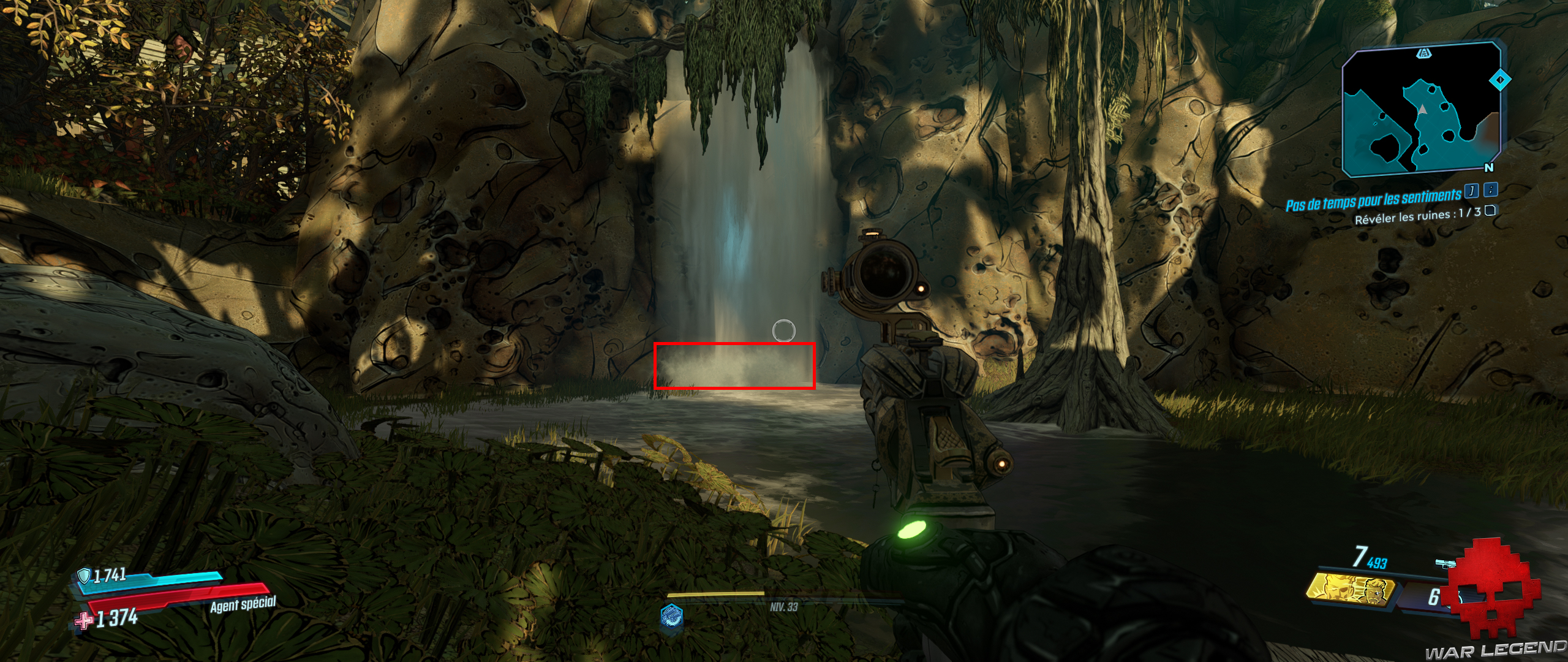Click the N compass indicator to reorient the map

[1489, 168]
